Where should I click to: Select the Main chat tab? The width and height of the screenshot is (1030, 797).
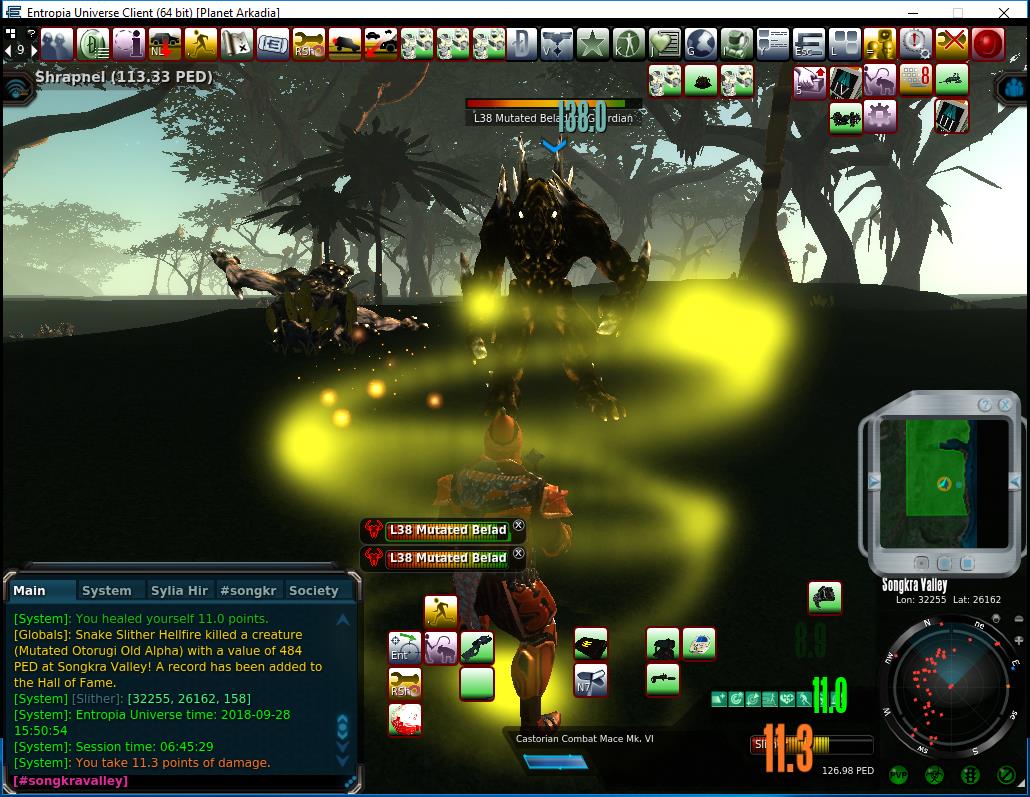point(29,590)
